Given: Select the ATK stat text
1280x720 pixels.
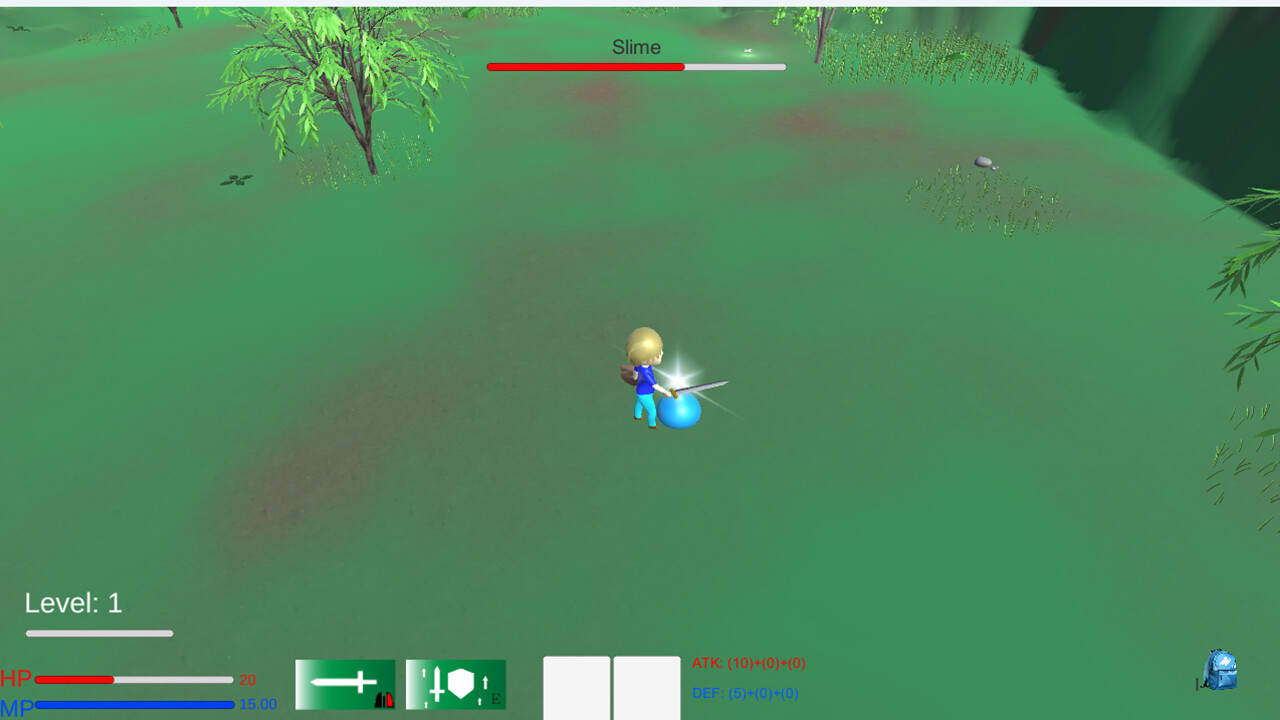Looking at the screenshot, I should pyautogui.click(x=751, y=663).
